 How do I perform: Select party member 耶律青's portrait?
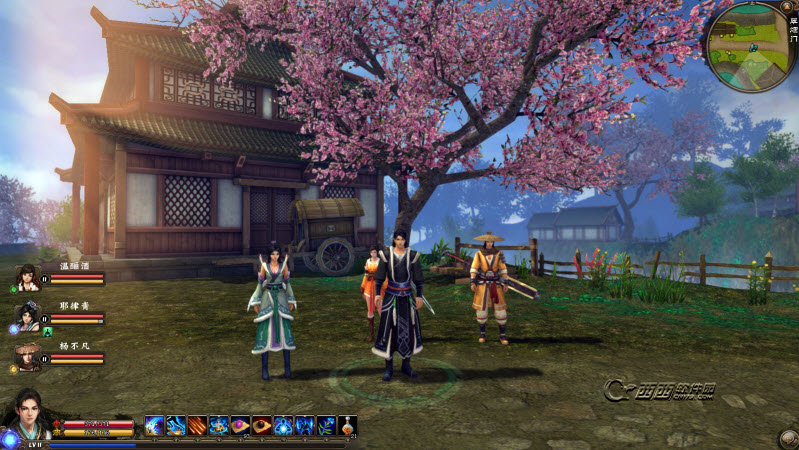28,318
